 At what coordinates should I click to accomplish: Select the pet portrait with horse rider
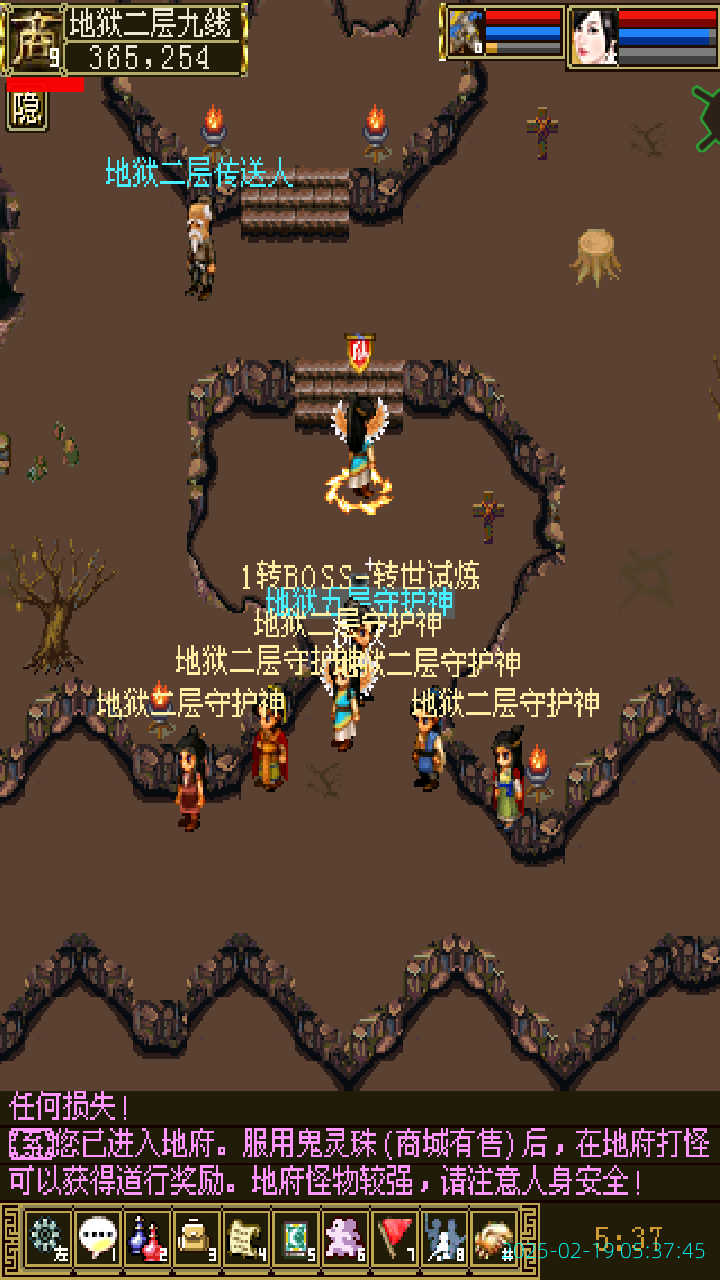coord(465,35)
